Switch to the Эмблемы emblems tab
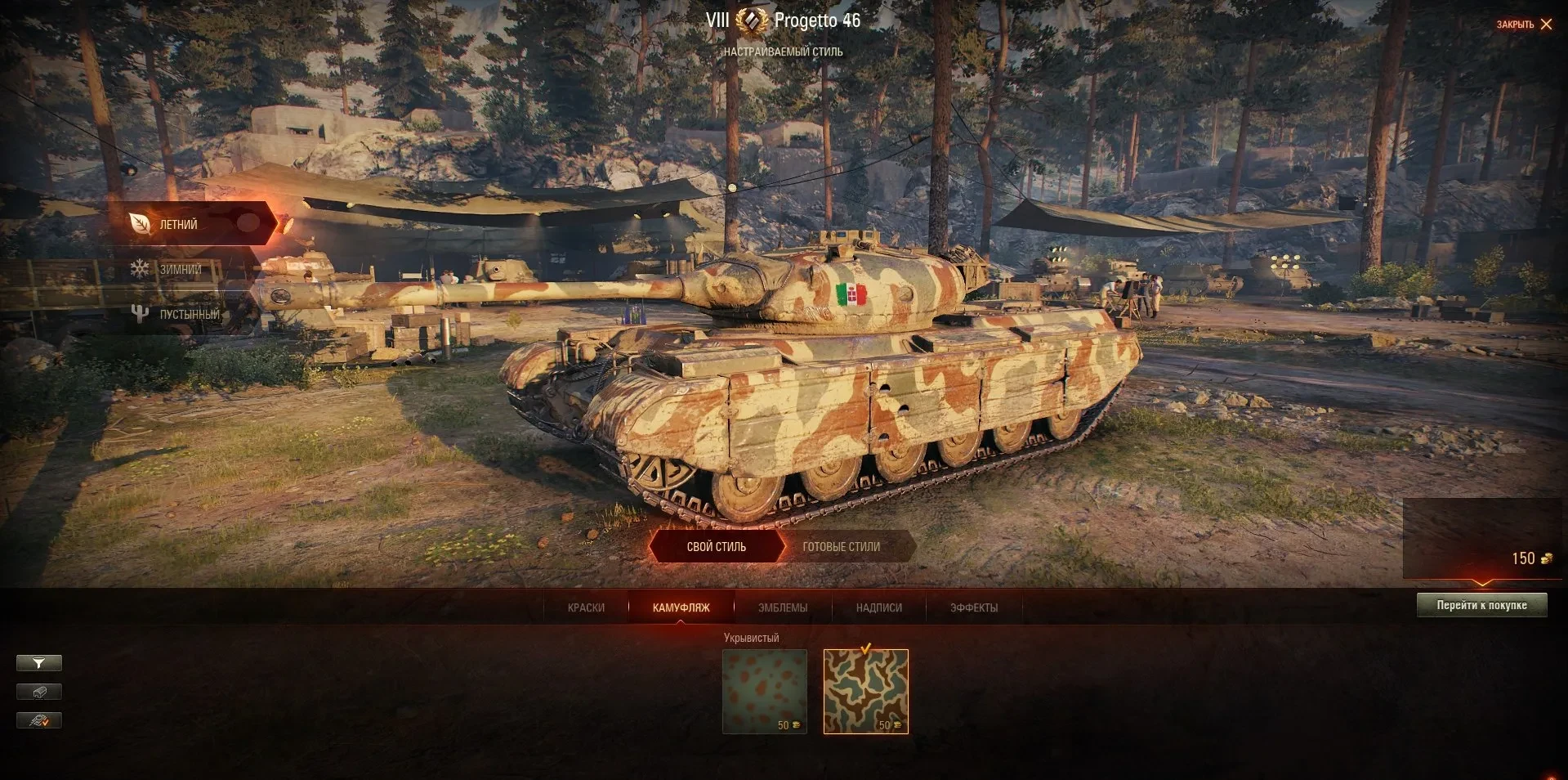 (x=782, y=607)
